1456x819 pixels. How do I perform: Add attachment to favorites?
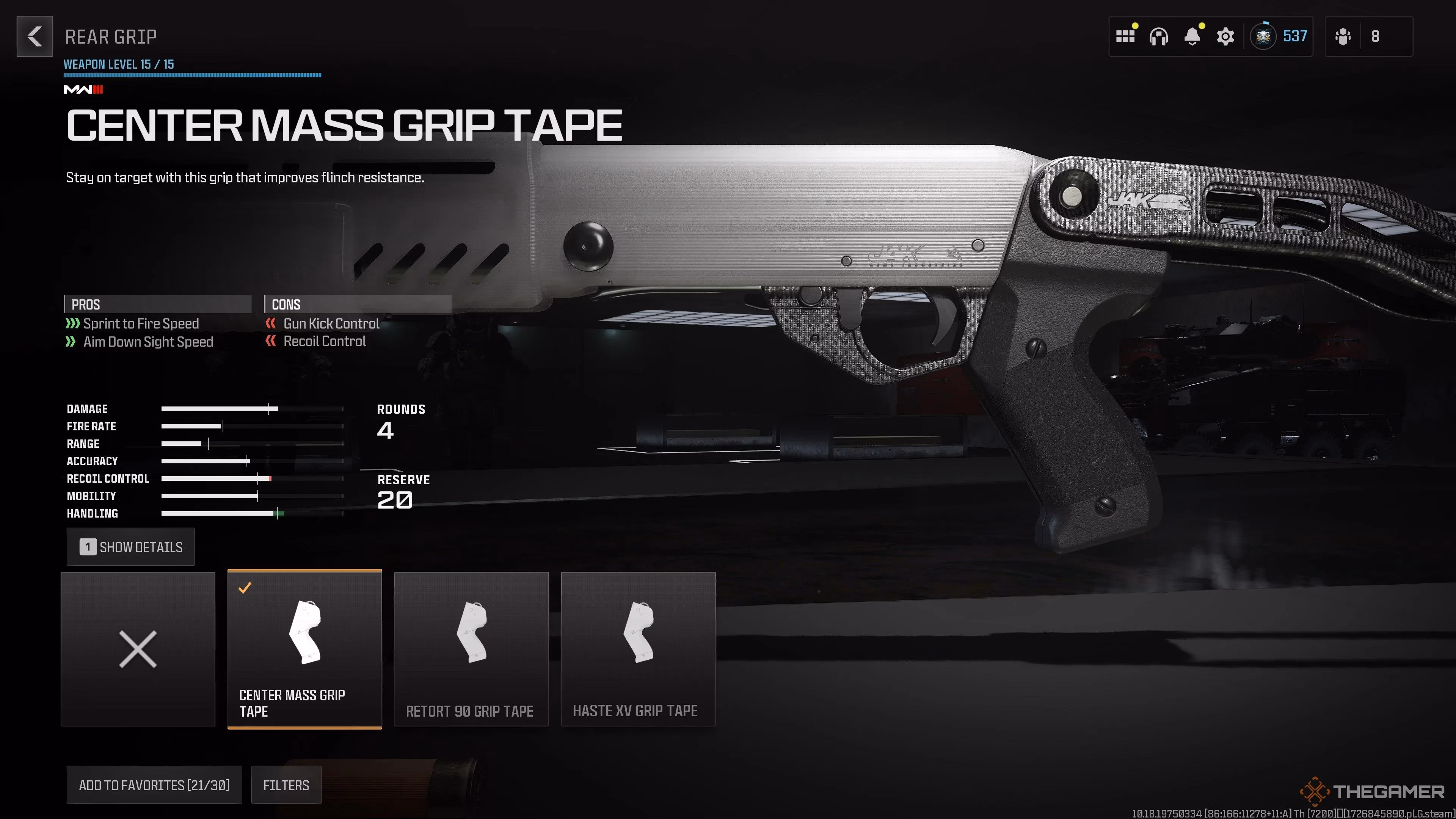[154, 785]
